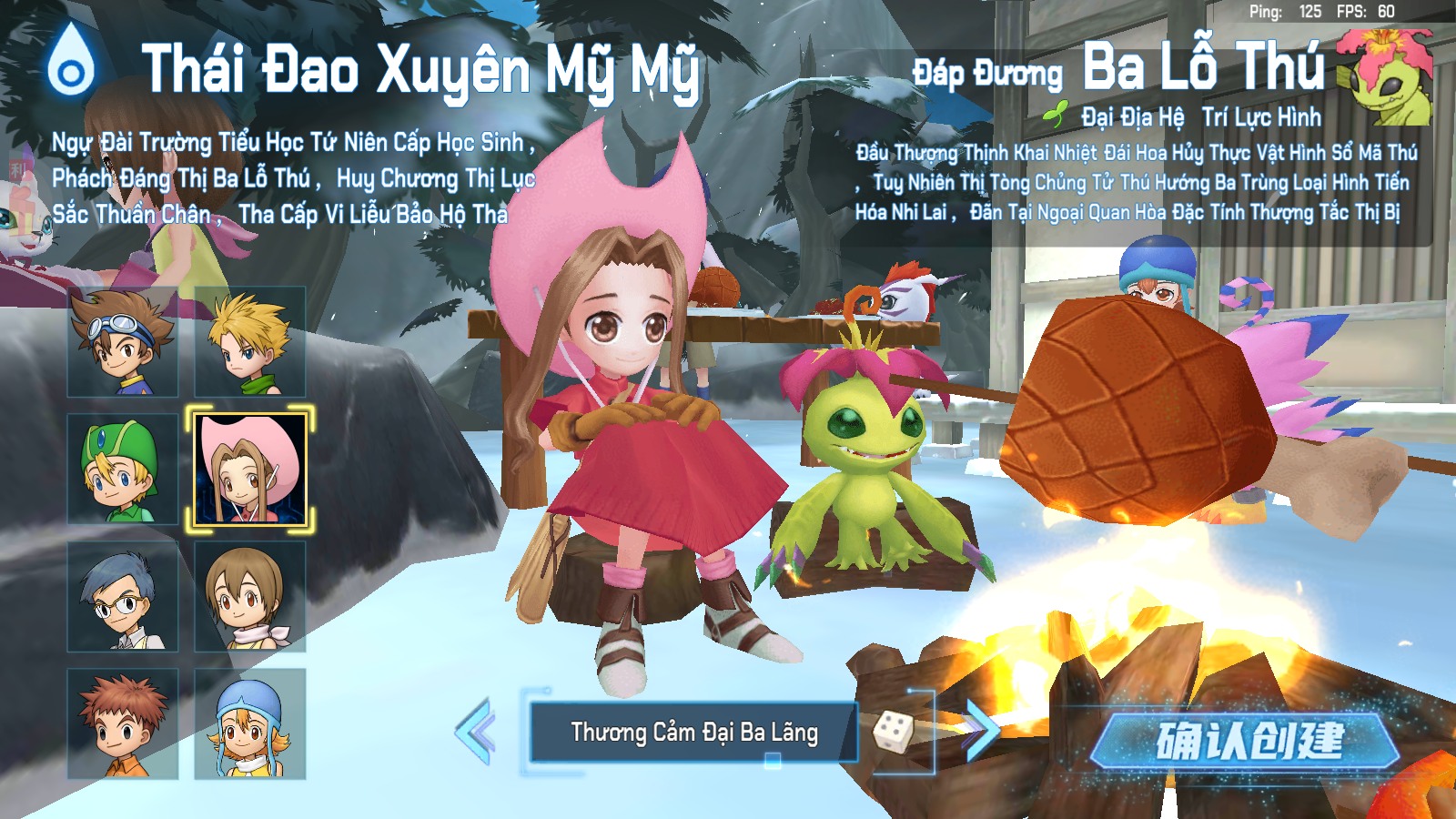Click the right arrow to cycle names forward
The image size is (1456, 819).
point(982,730)
